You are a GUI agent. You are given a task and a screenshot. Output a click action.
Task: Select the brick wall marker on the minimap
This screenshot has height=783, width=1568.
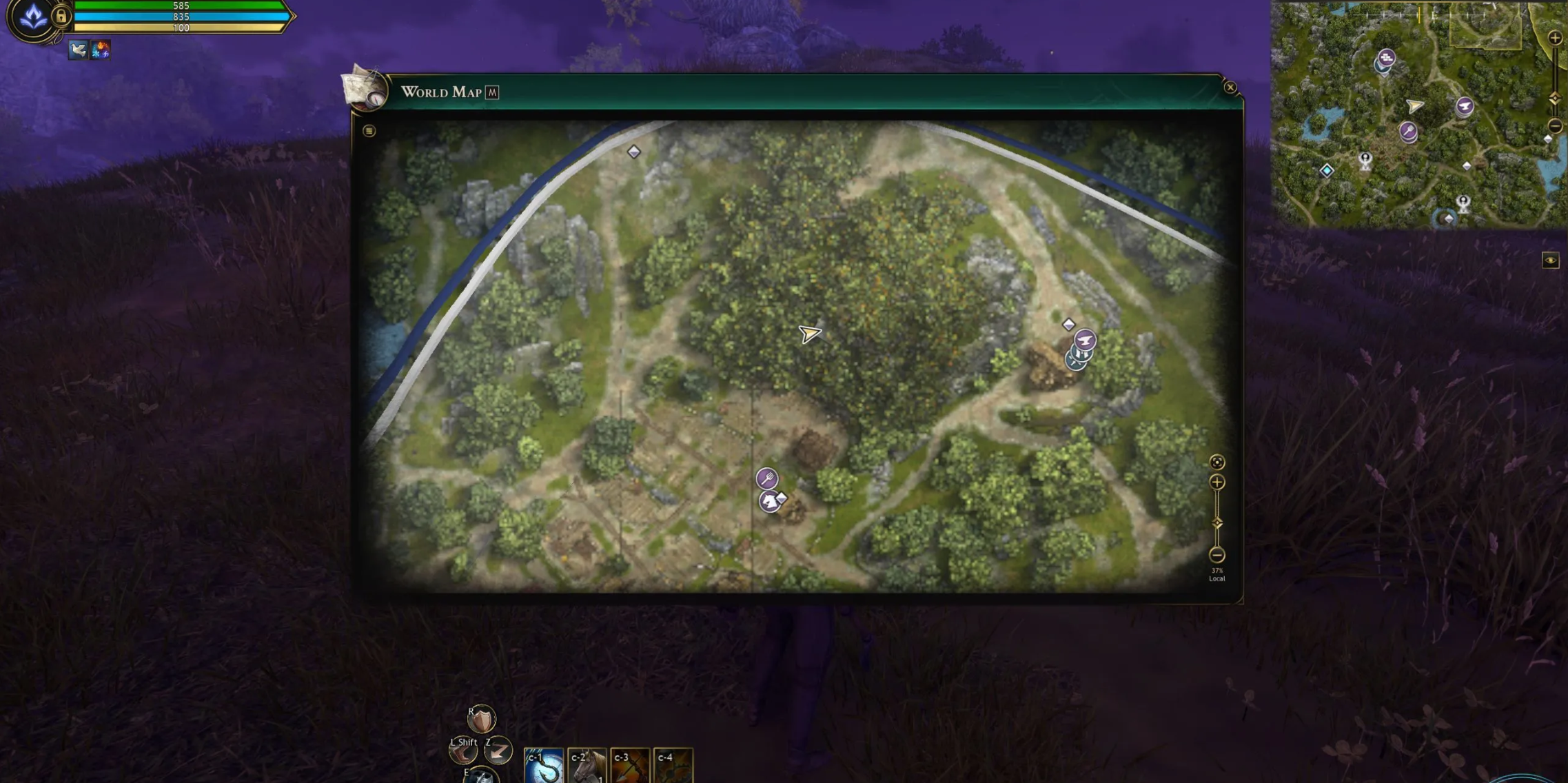1386,58
